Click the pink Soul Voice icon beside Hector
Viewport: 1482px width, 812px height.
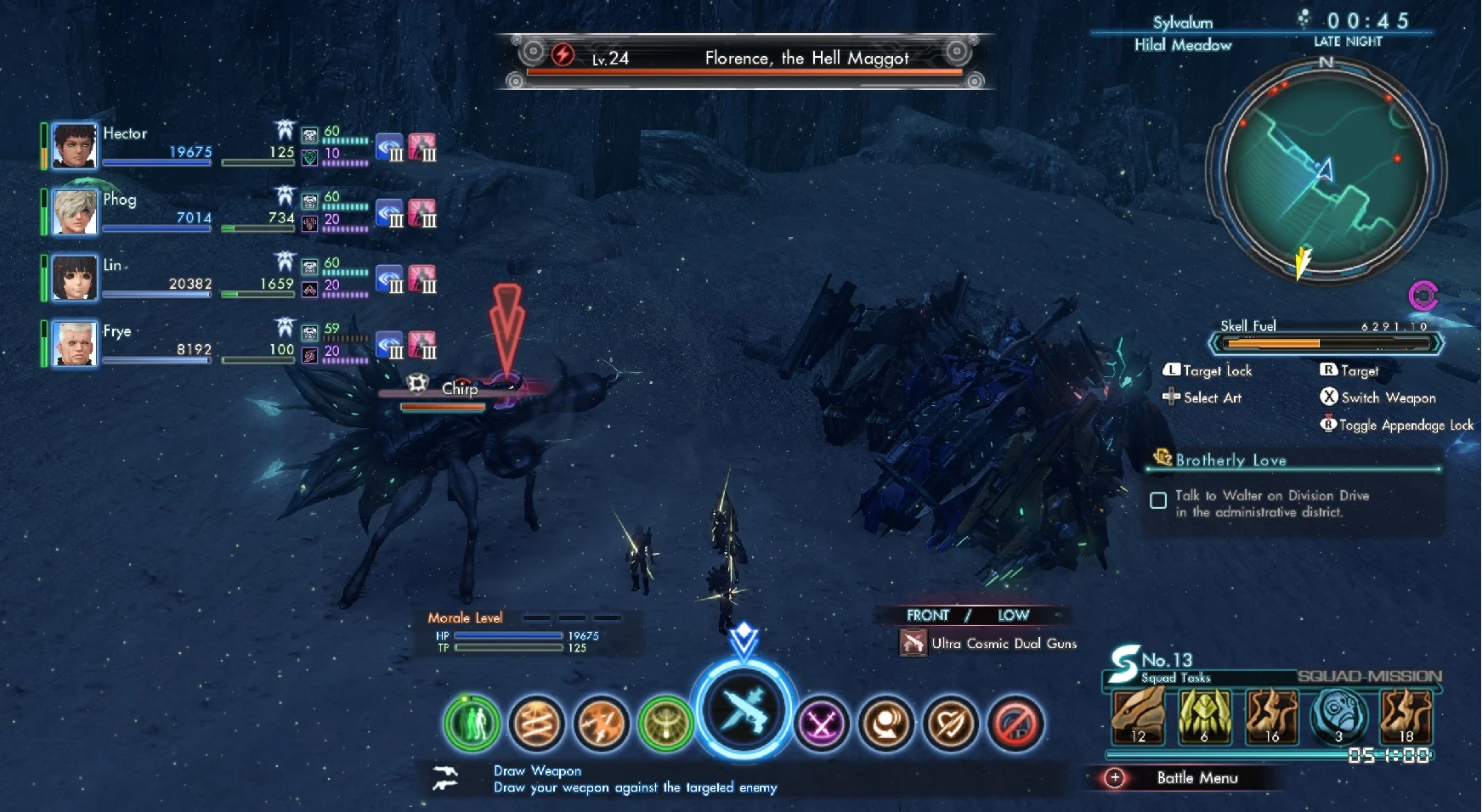pos(423,147)
